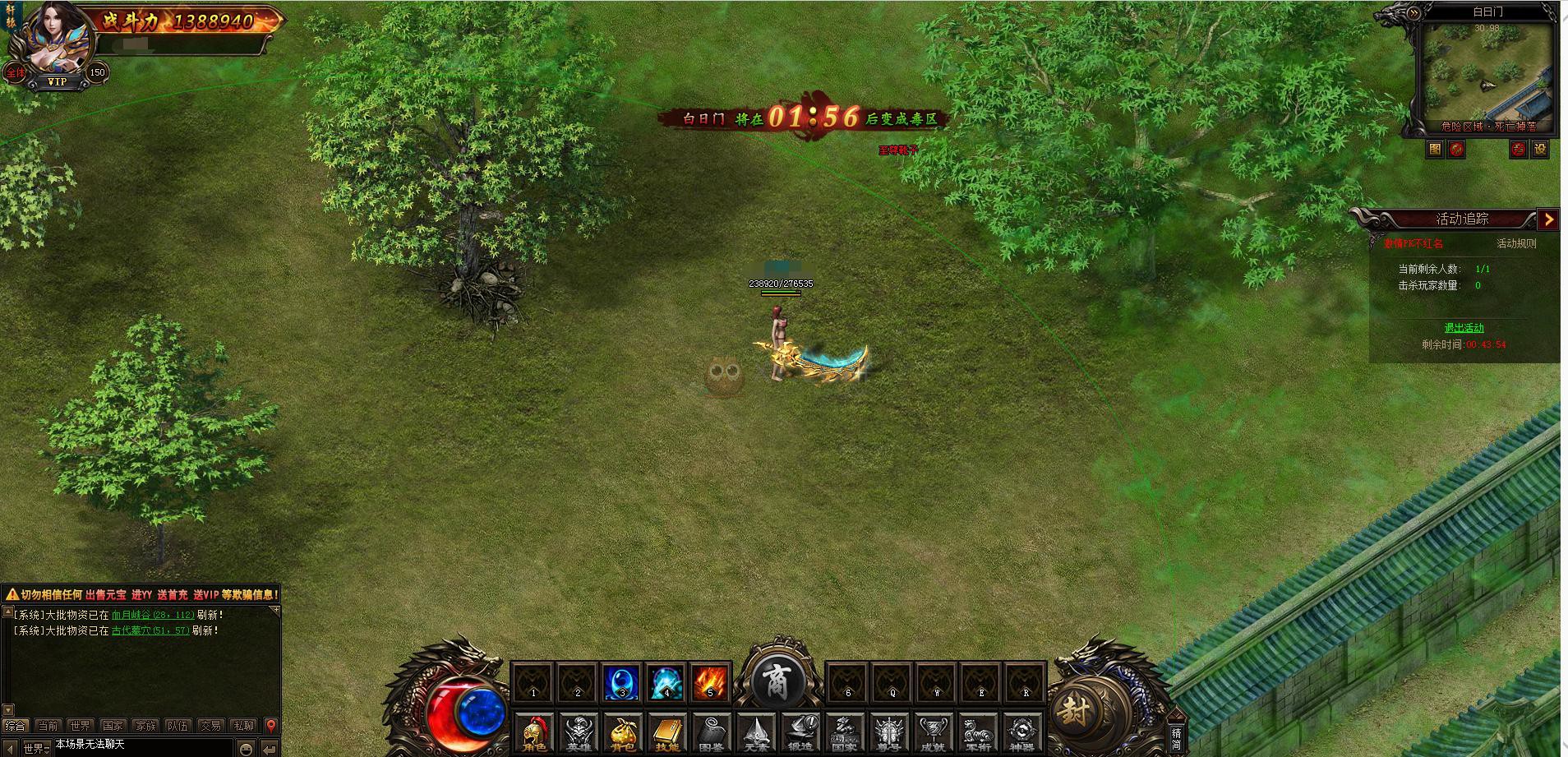Switch chat to the 私聊 private tab
The height and width of the screenshot is (757, 1568).
[243, 726]
